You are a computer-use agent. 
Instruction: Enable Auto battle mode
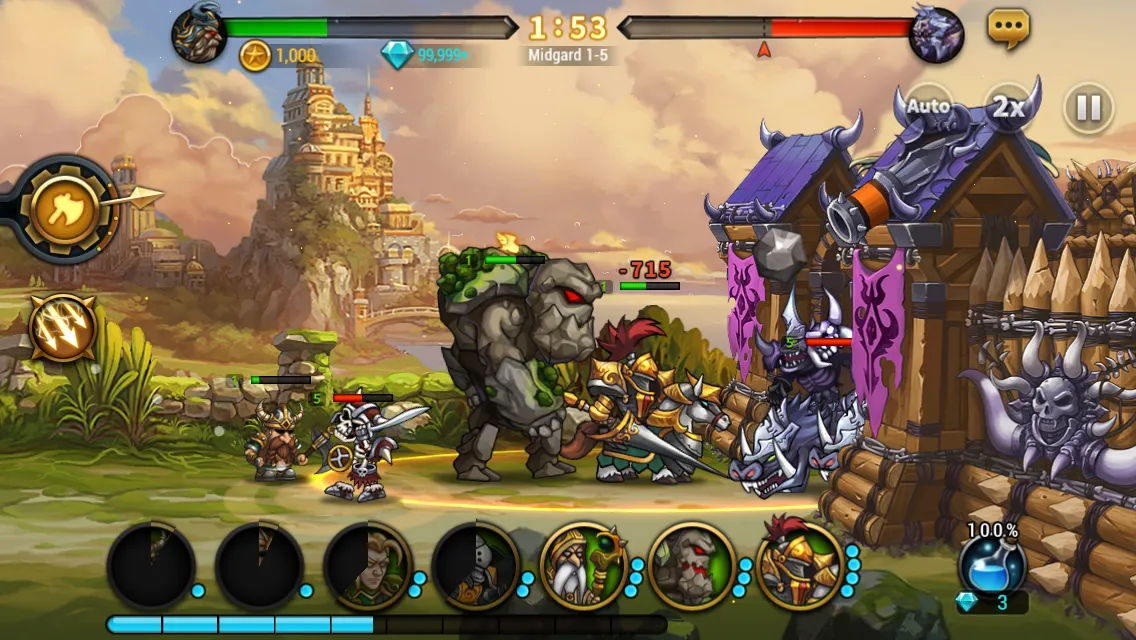point(928,106)
